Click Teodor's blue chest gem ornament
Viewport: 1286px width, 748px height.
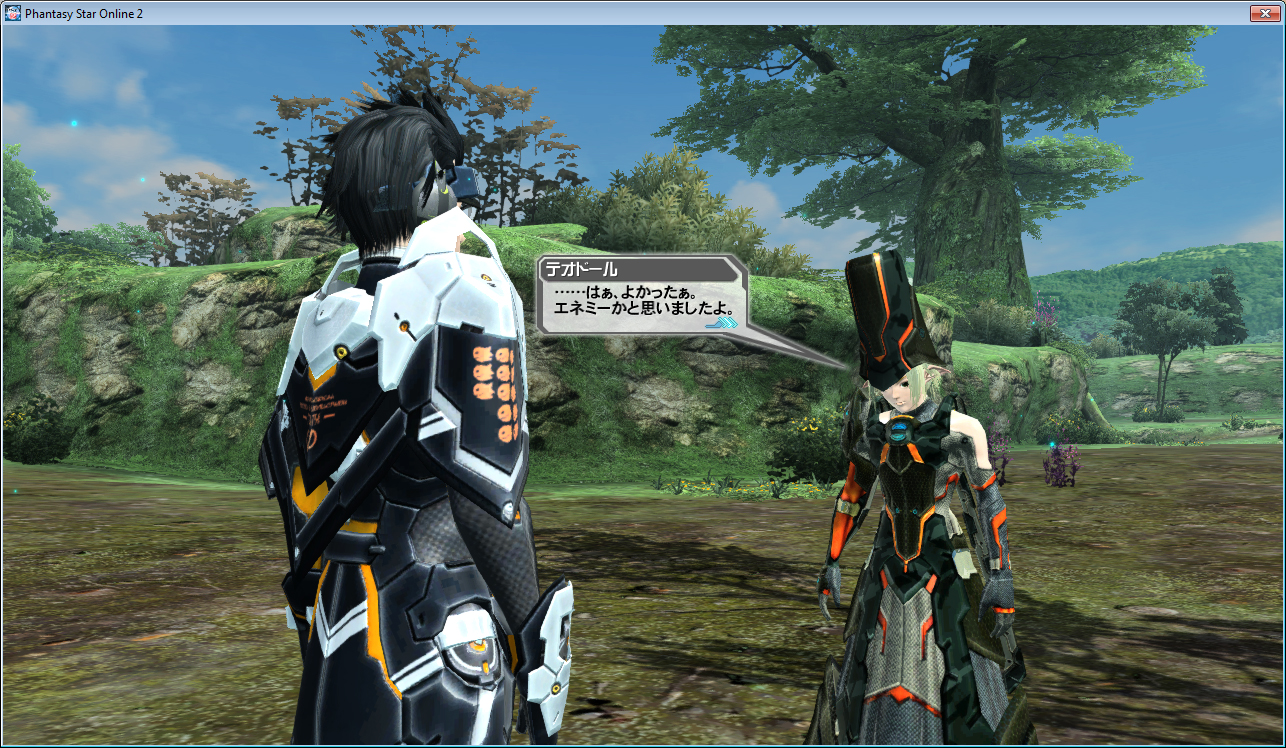[901, 432]
